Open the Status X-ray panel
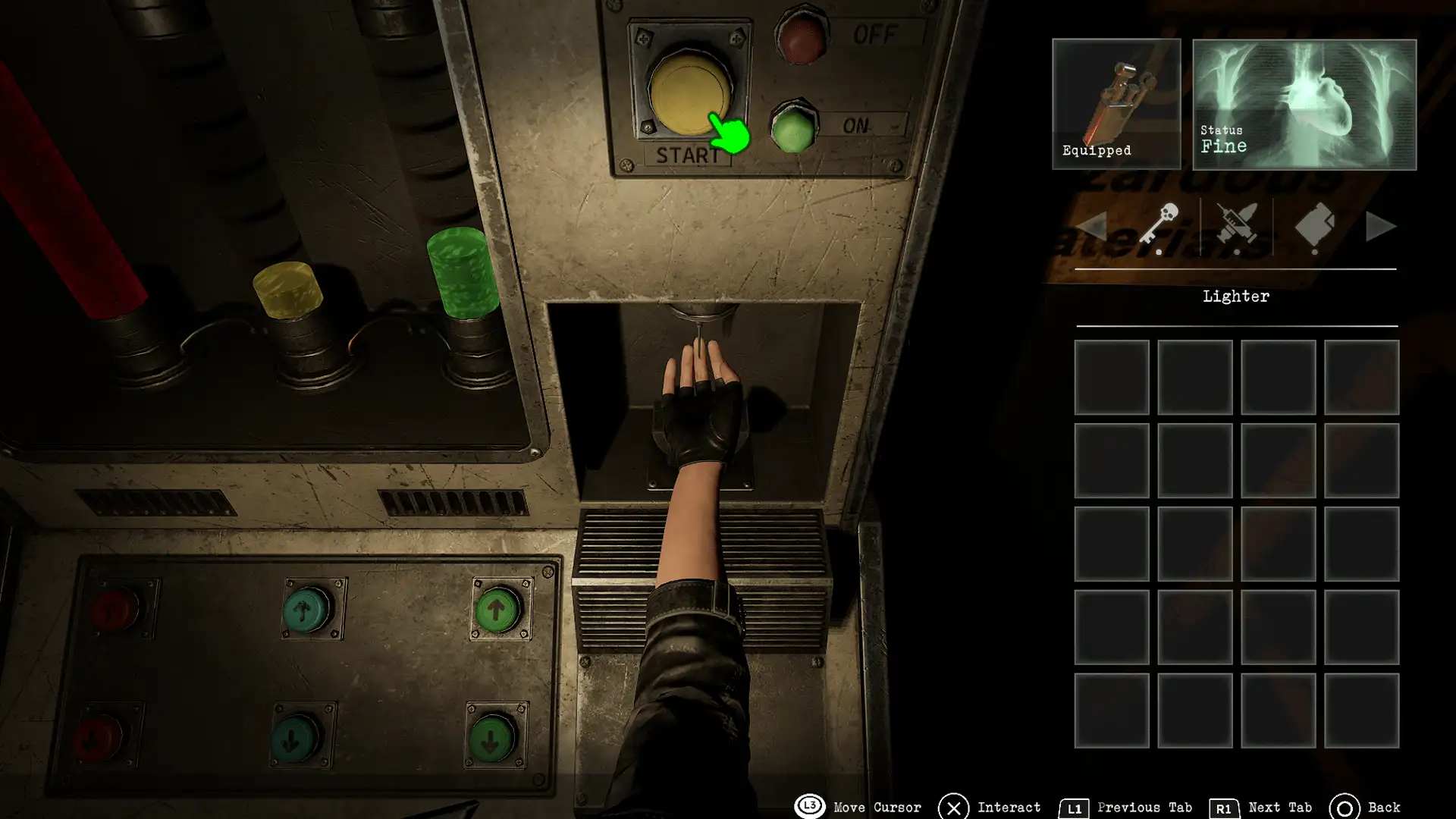The width and height of the screenshot is (1456, 819). pos(1304,104)
